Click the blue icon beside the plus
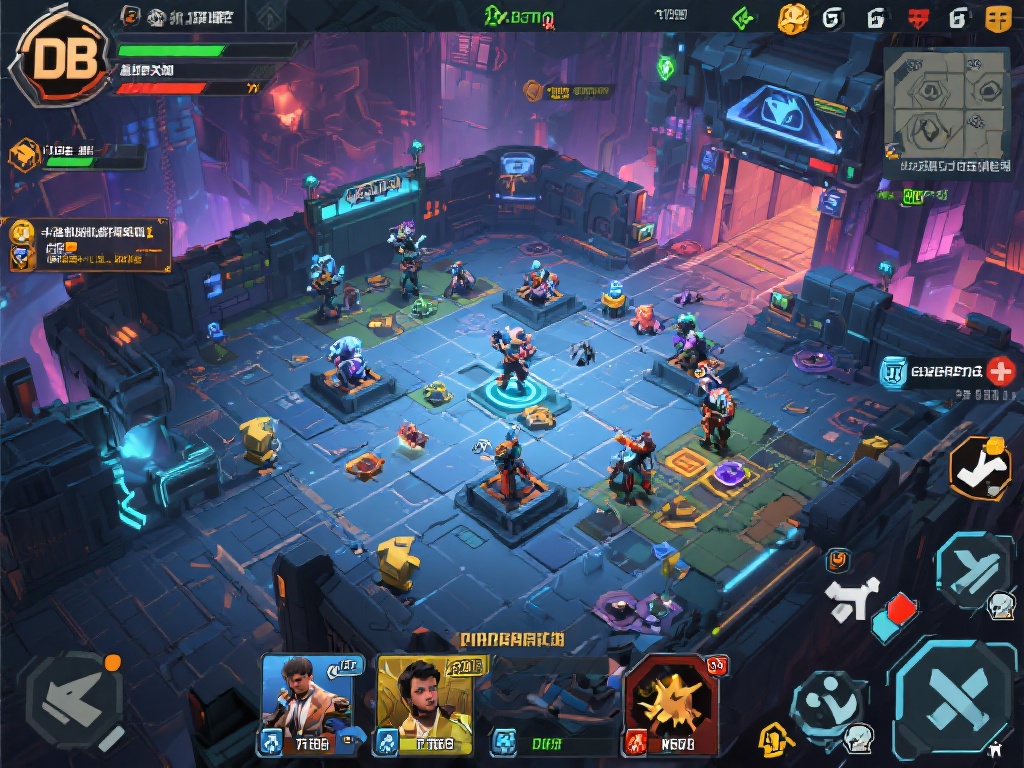Image resolution: width=1024 pixels, height=768 pixels. (893, 373)
